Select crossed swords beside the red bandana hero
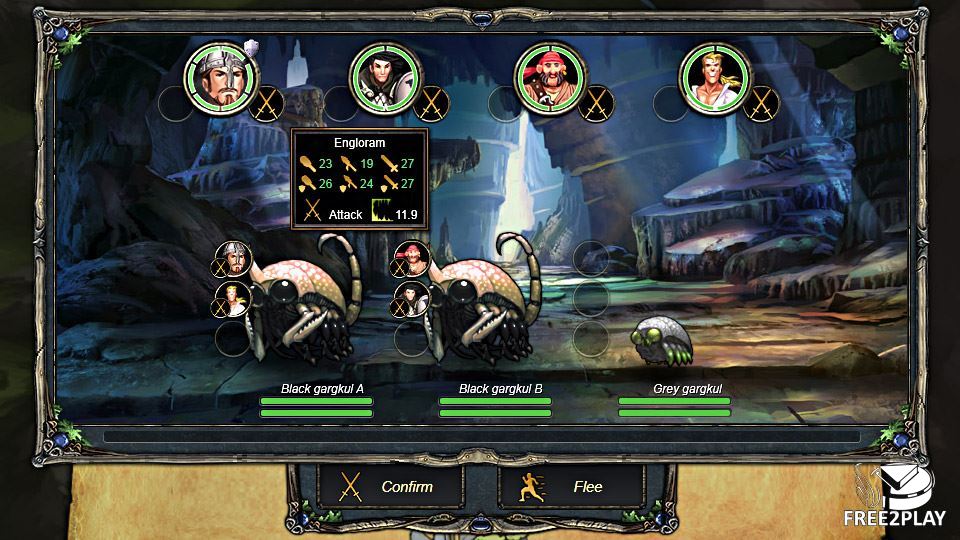 pos(597,103)
